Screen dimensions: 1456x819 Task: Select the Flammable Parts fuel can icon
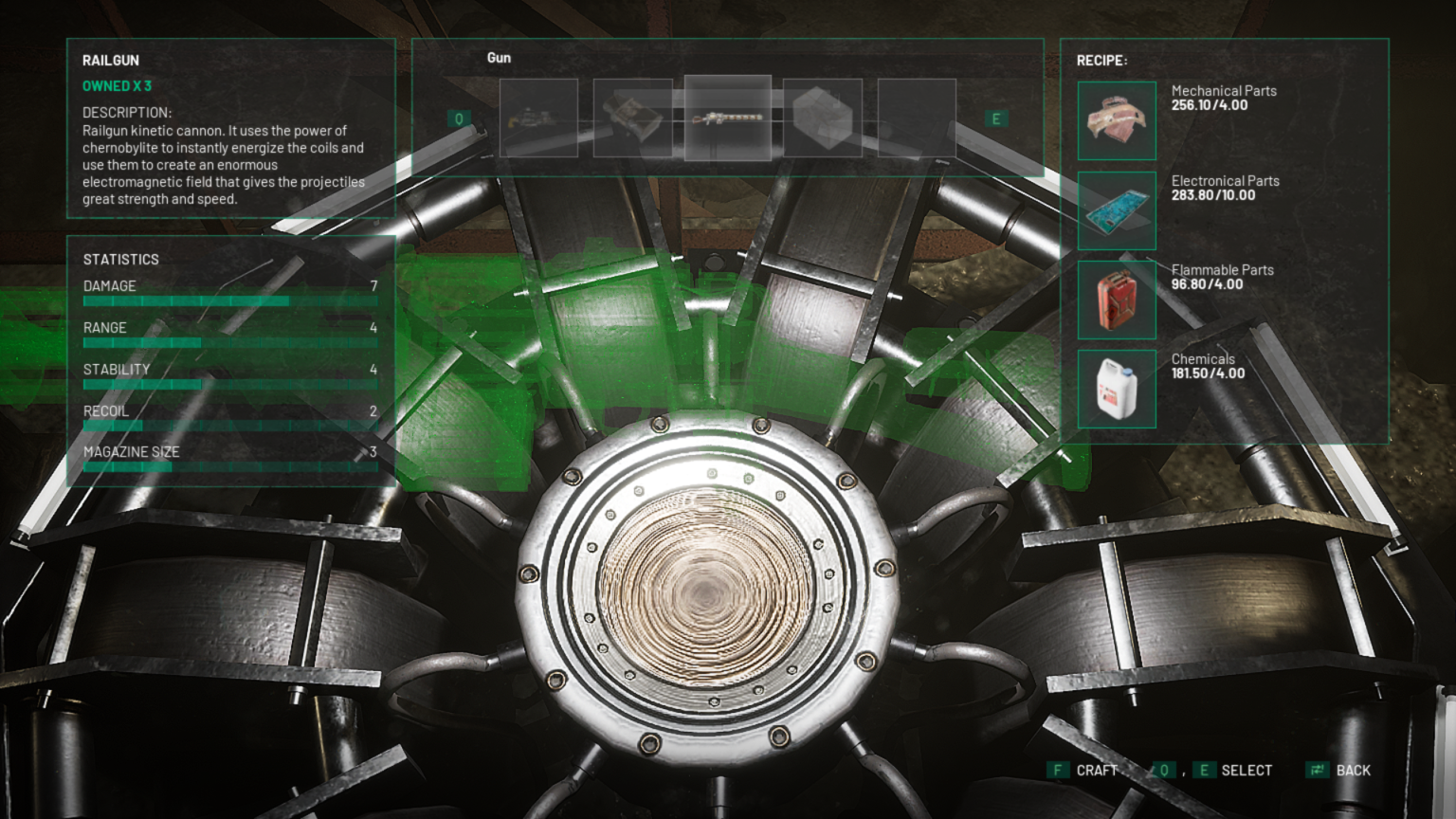(x=1116, y=300)
